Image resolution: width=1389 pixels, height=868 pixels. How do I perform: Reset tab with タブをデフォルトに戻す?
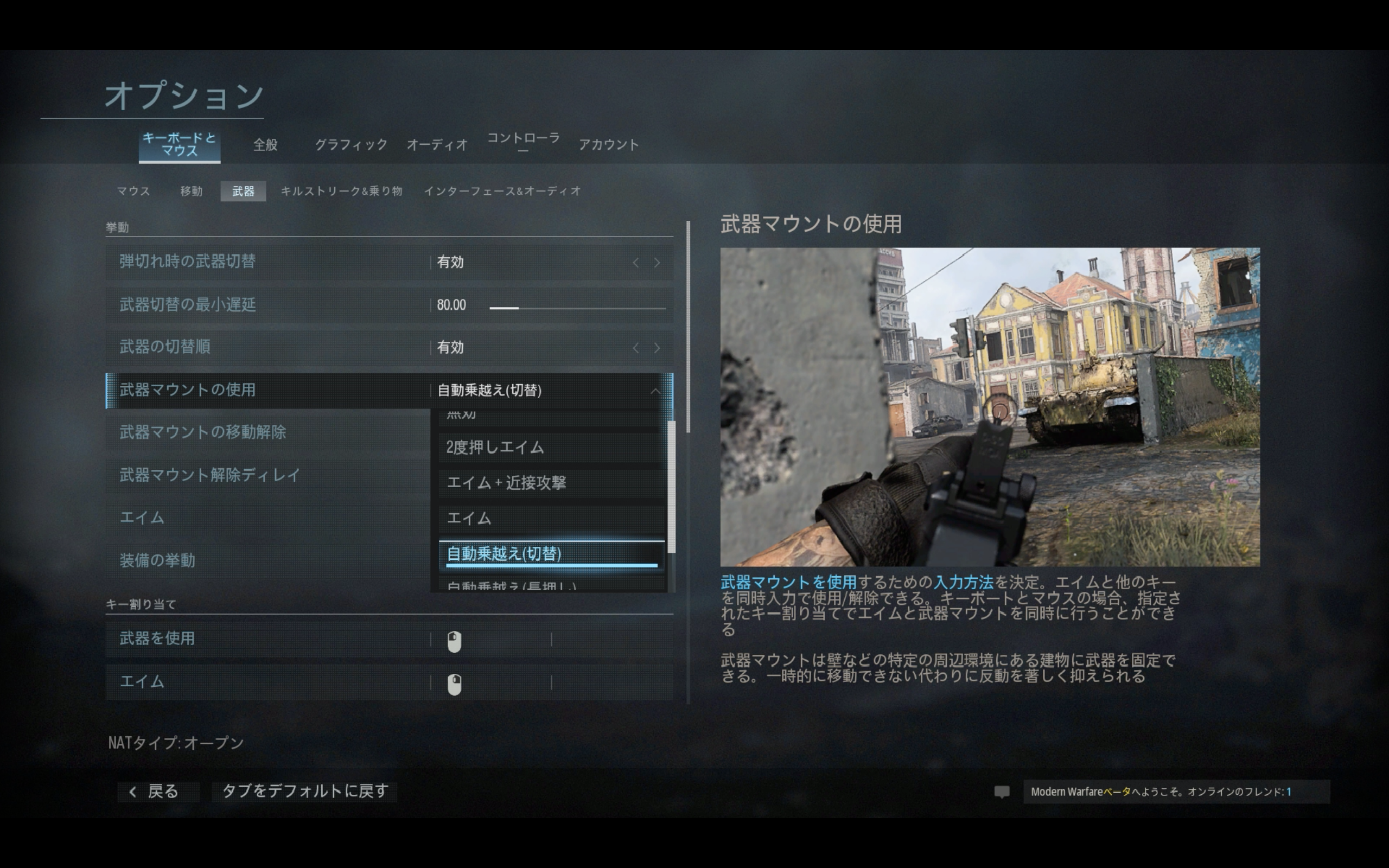point(305,792)
